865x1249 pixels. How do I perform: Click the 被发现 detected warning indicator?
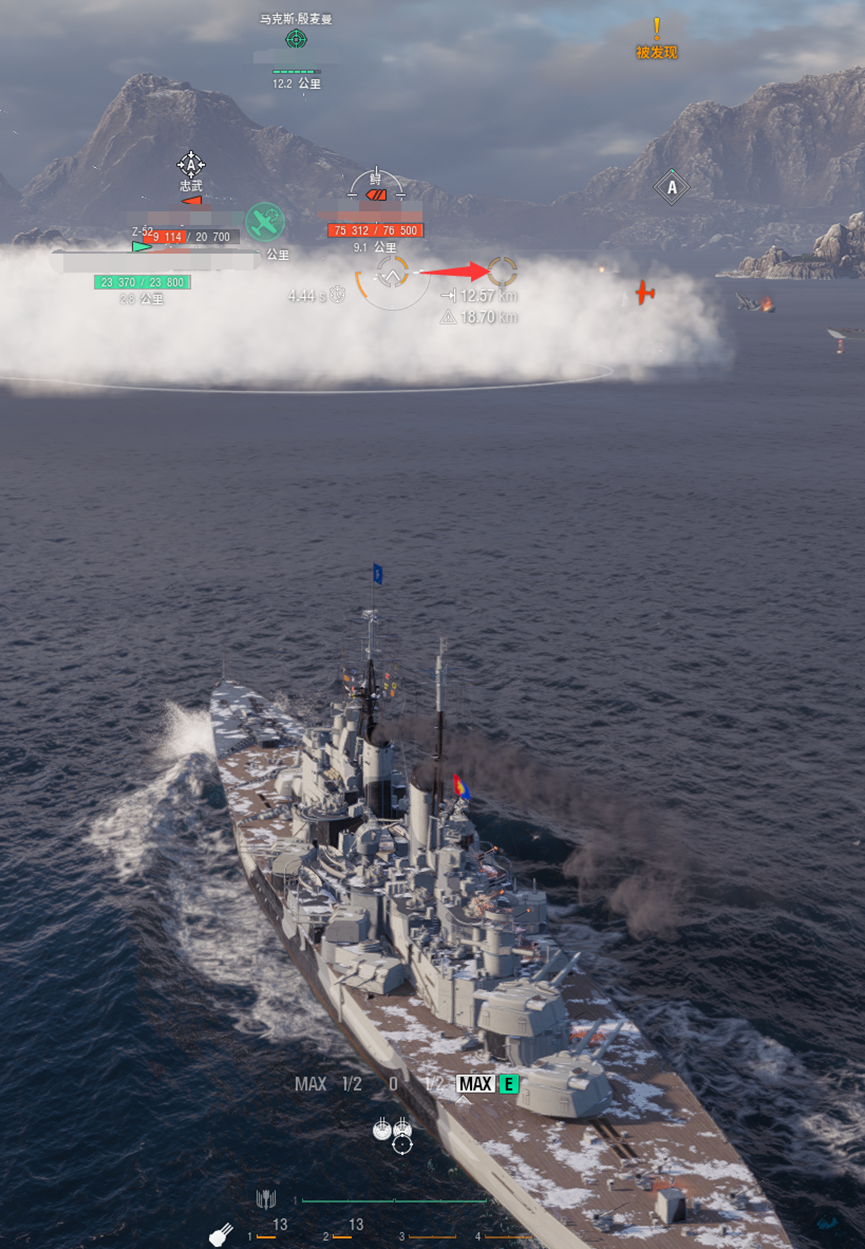pos(657,38)
